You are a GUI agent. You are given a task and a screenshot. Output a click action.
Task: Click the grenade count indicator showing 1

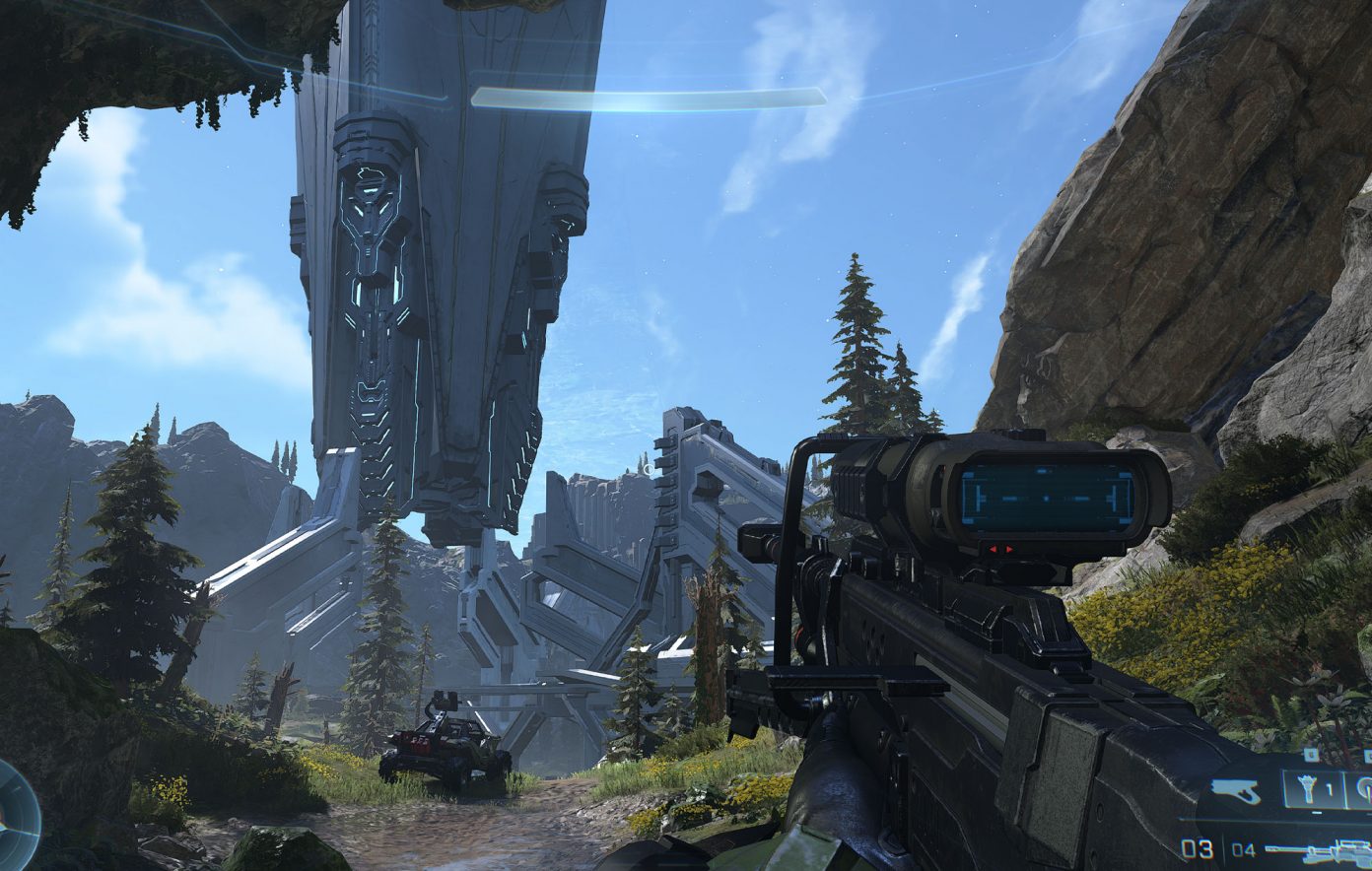click(x=1329, y=788)
